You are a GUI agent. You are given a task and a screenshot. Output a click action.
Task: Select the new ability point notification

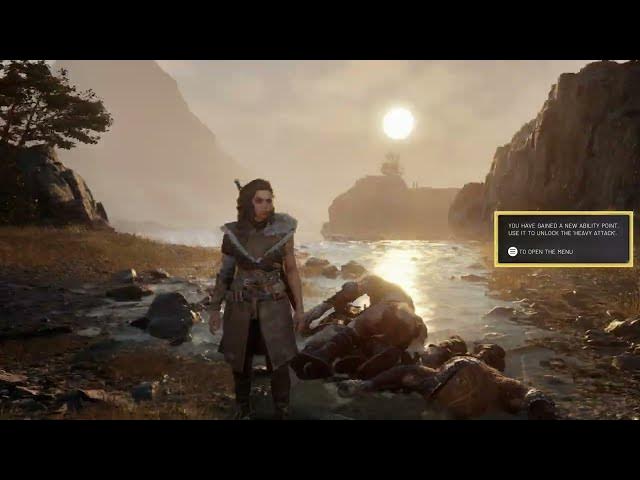(563, 238)
